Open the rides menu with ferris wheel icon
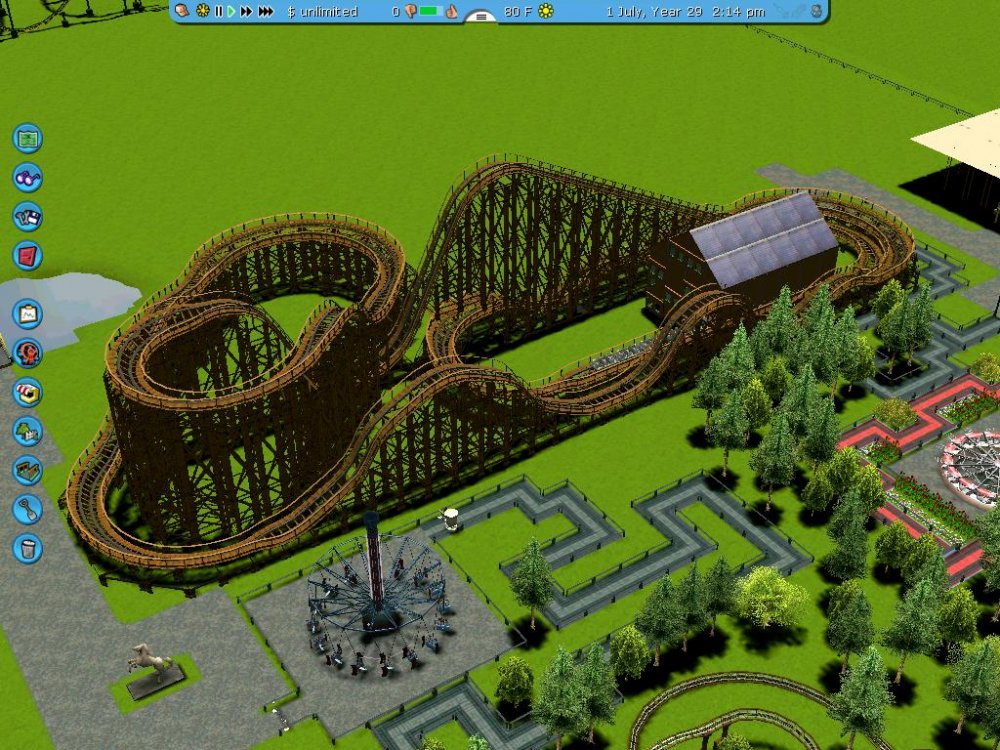The height and width of the screenshot is (750, 1000). click(27, 353)
